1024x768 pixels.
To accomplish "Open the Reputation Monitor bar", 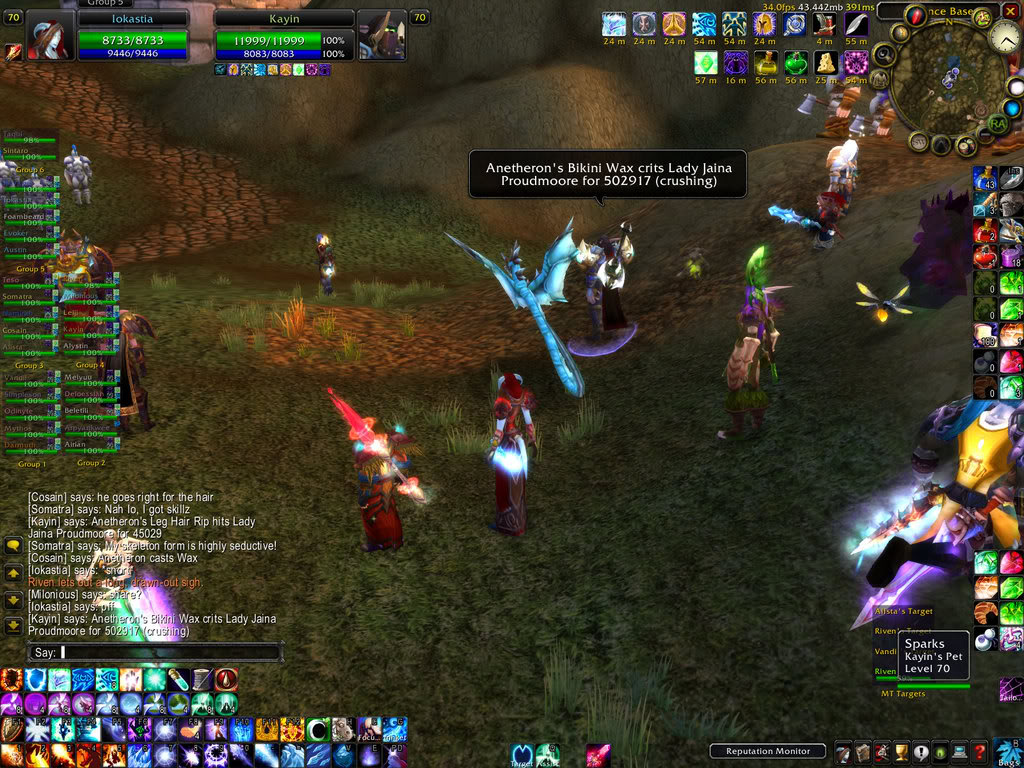I will [x=768, y=751].
